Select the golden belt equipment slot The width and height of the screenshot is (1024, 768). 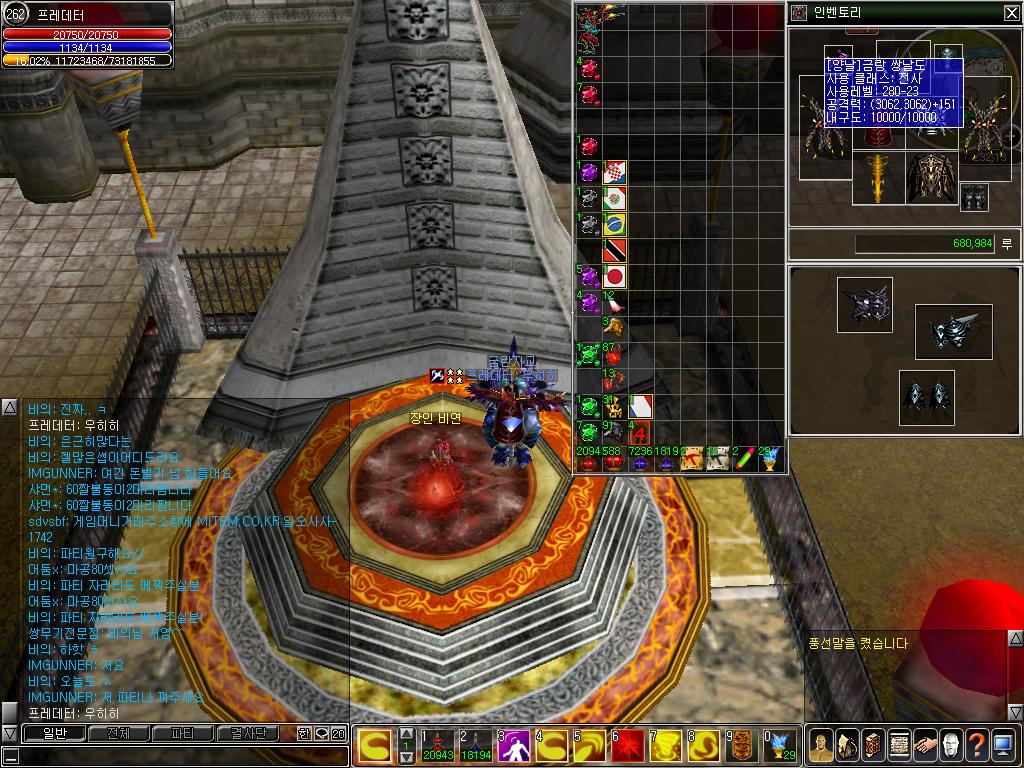click(877, 177)
